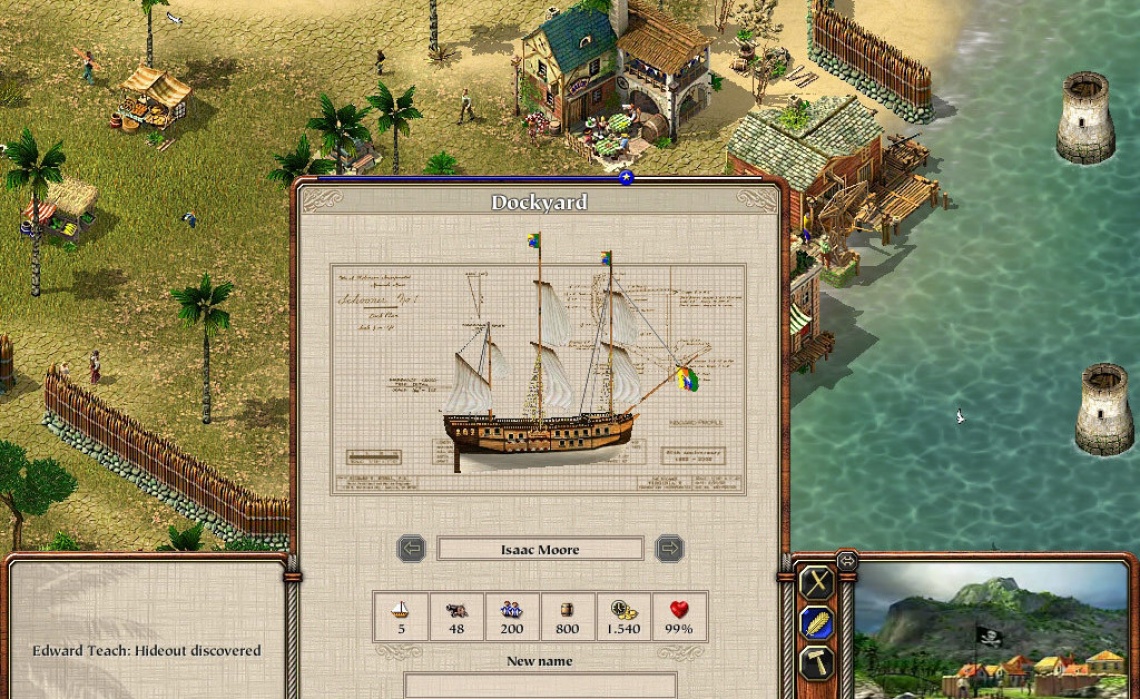The height and width of the screenshot is (699, 1140).
Task: Toggle the double-arrow panel switch button
Action: pos(847,561)
